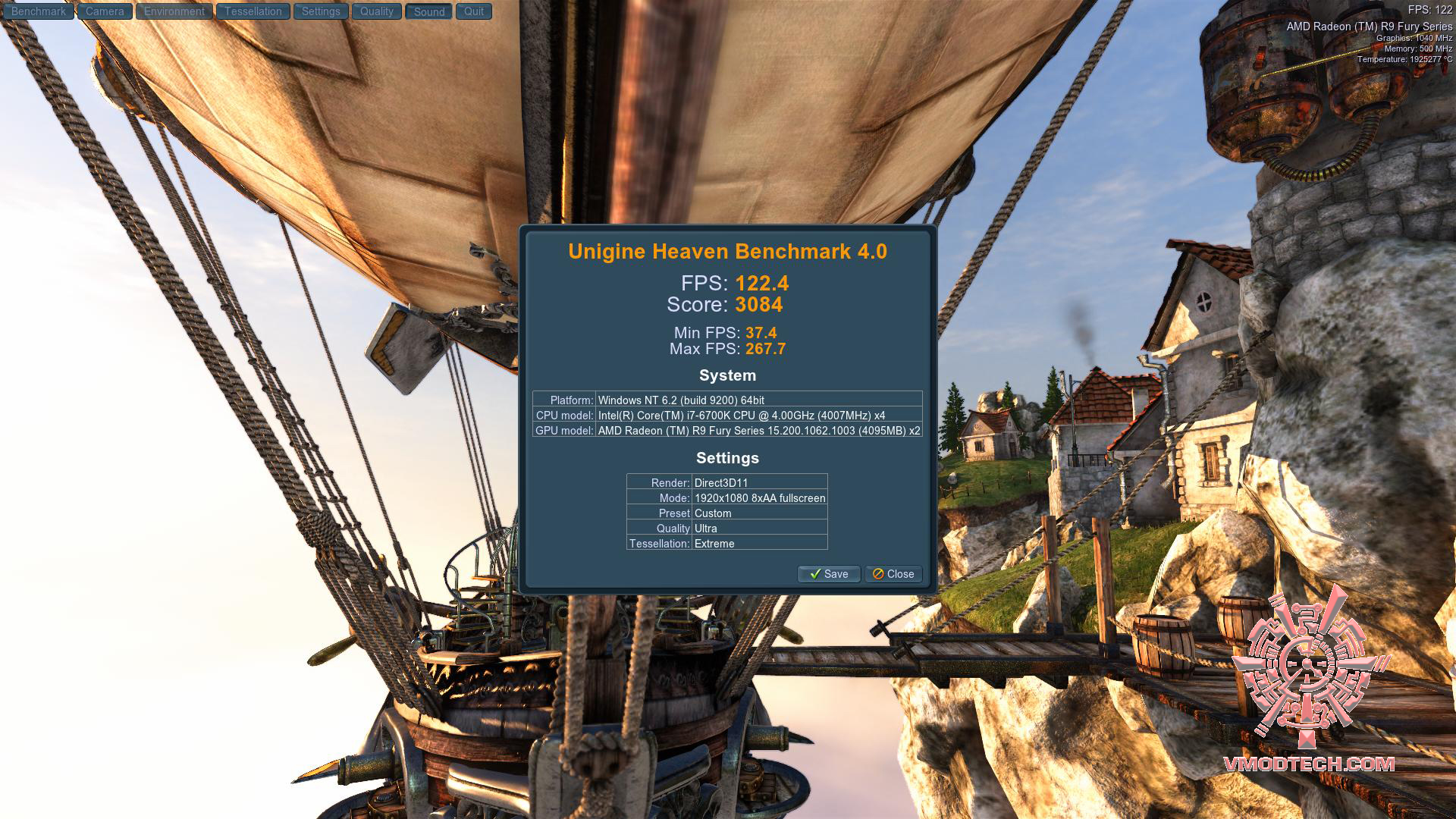The width and height of the screenshot is (1456, 819).
Task: Open the Settings panel
Action: [321, 11]
